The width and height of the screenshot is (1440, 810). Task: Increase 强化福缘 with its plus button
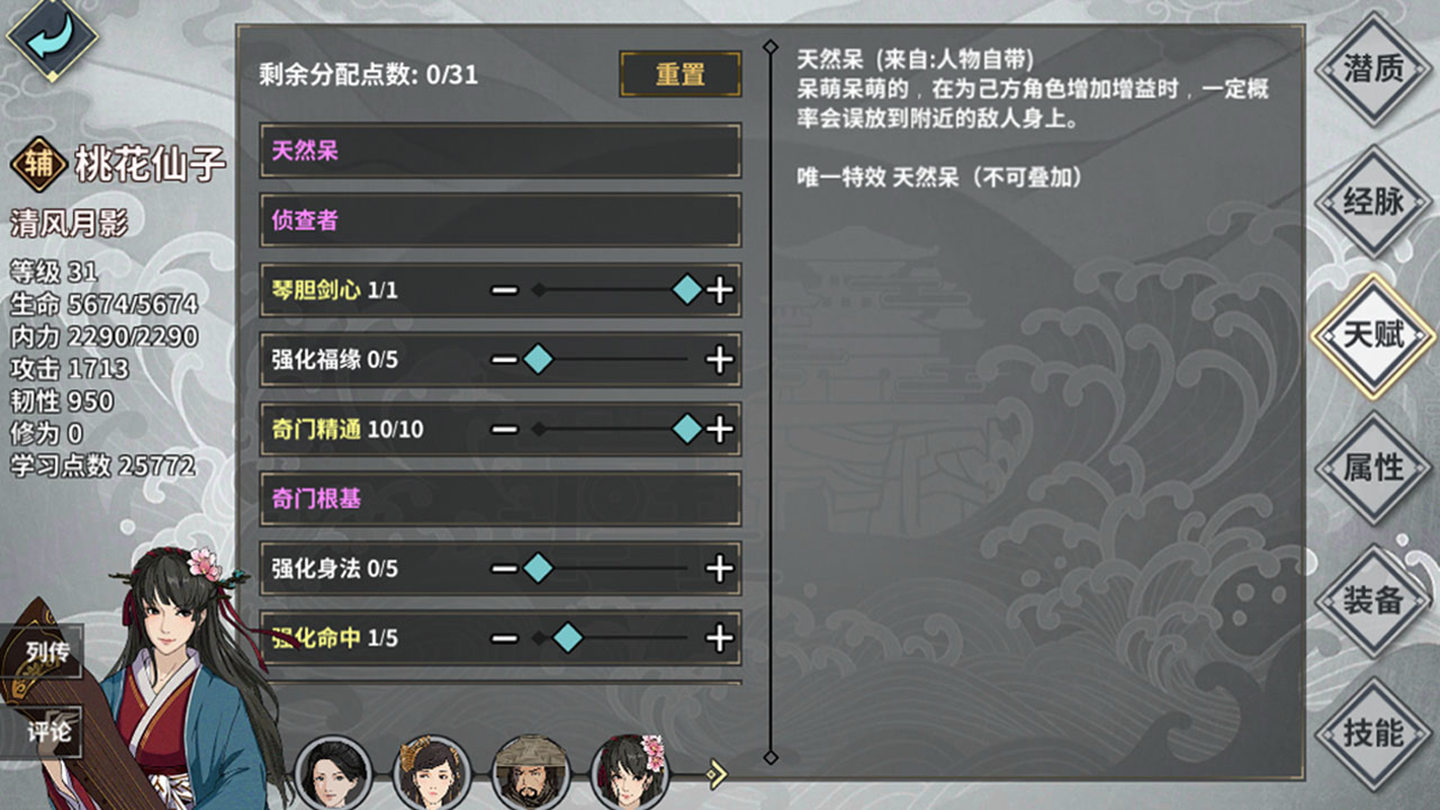717,360
